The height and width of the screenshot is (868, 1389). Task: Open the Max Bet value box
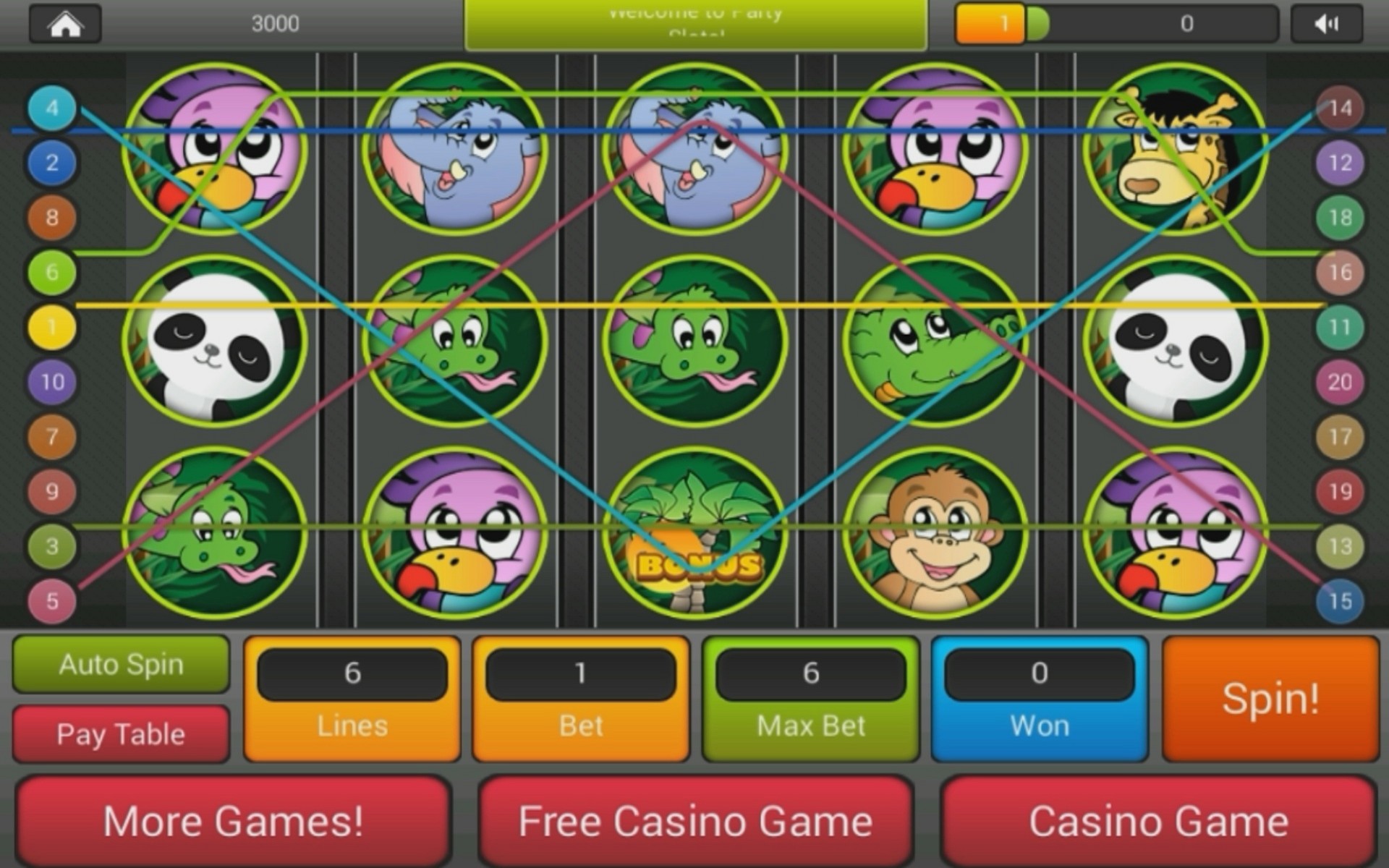(x=810, y=674)
